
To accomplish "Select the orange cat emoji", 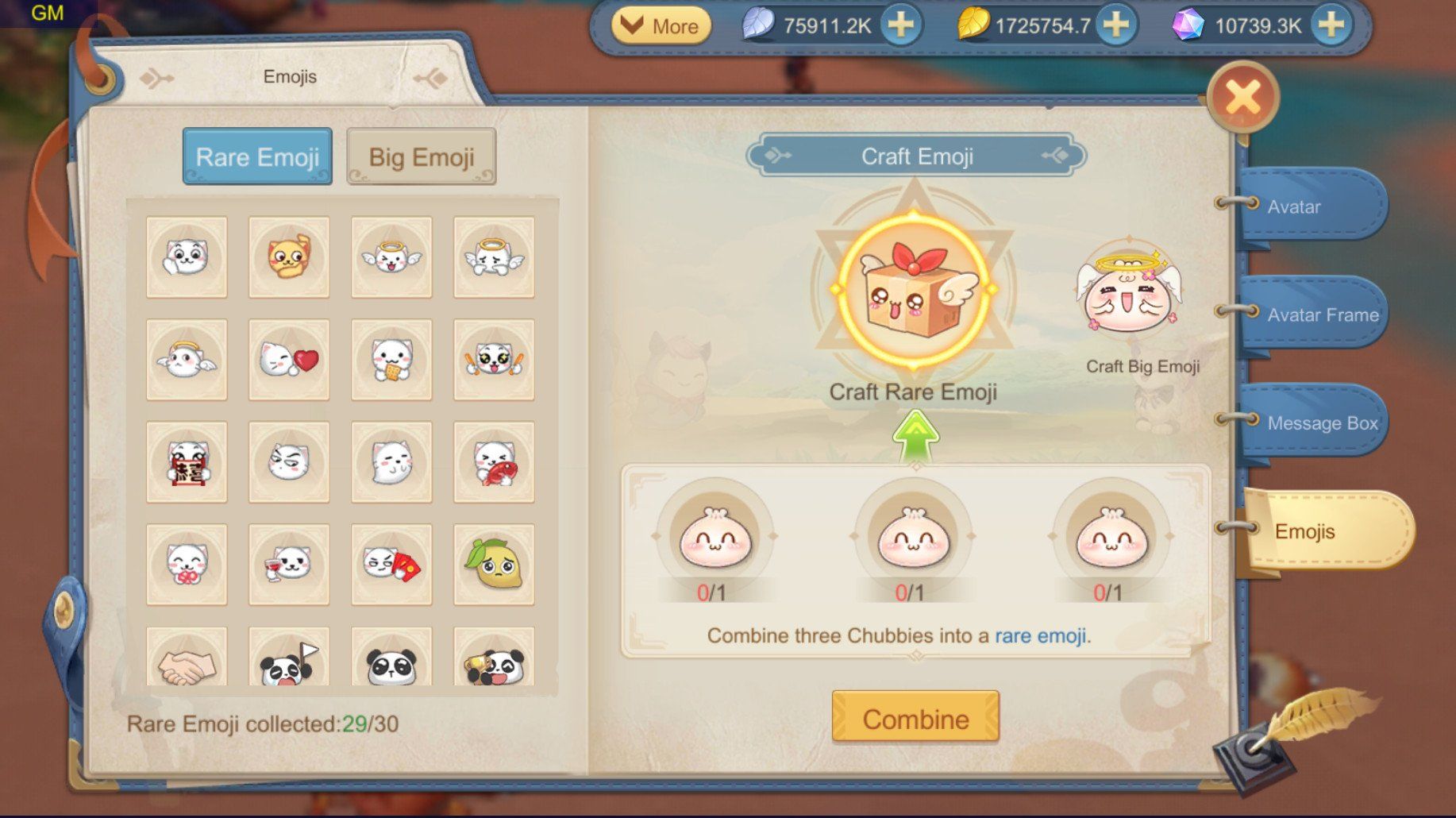I will coord(289,257).
